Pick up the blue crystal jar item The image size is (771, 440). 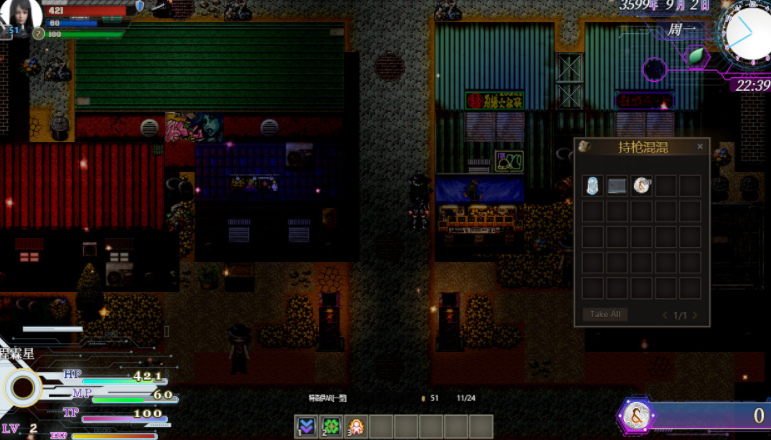click(x=594, y=186)
